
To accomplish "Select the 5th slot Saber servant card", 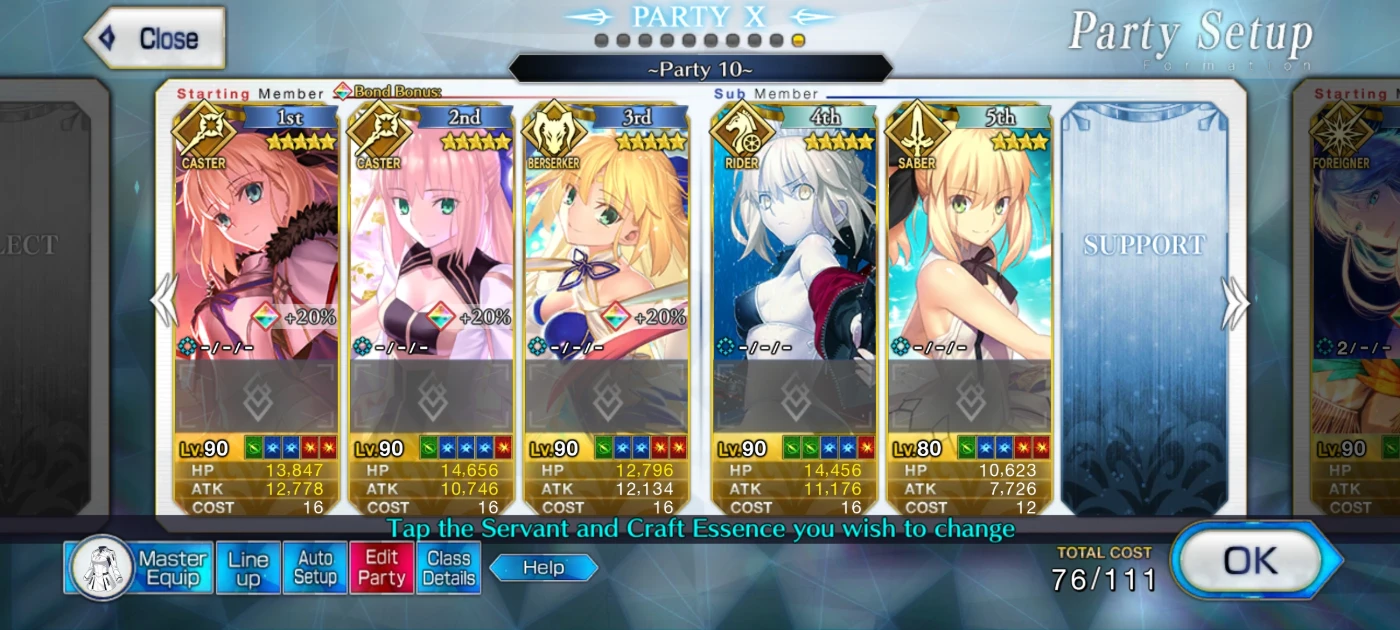I will coord(969,250).
